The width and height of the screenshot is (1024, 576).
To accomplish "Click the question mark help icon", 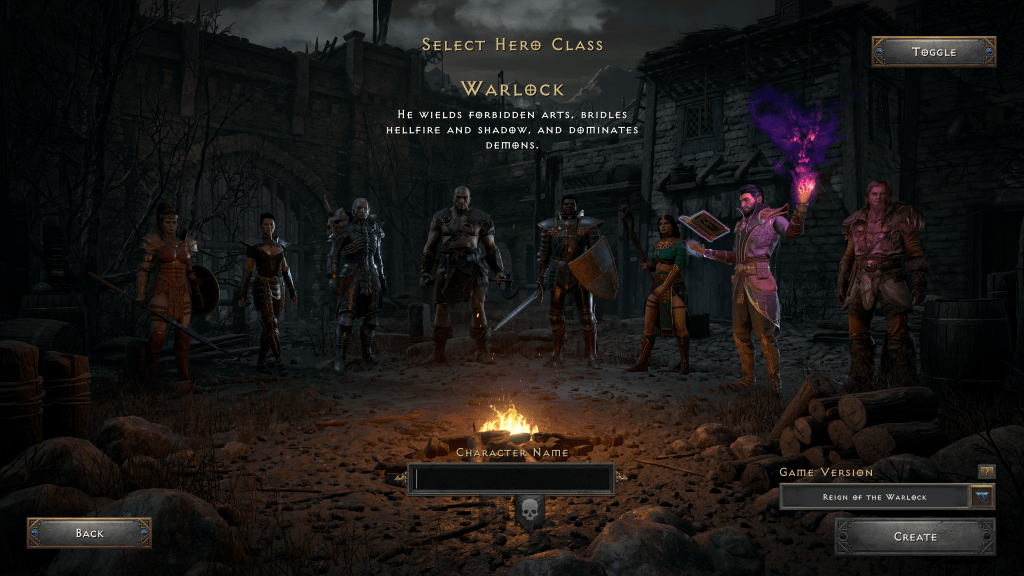I will (x=986, y=471).
